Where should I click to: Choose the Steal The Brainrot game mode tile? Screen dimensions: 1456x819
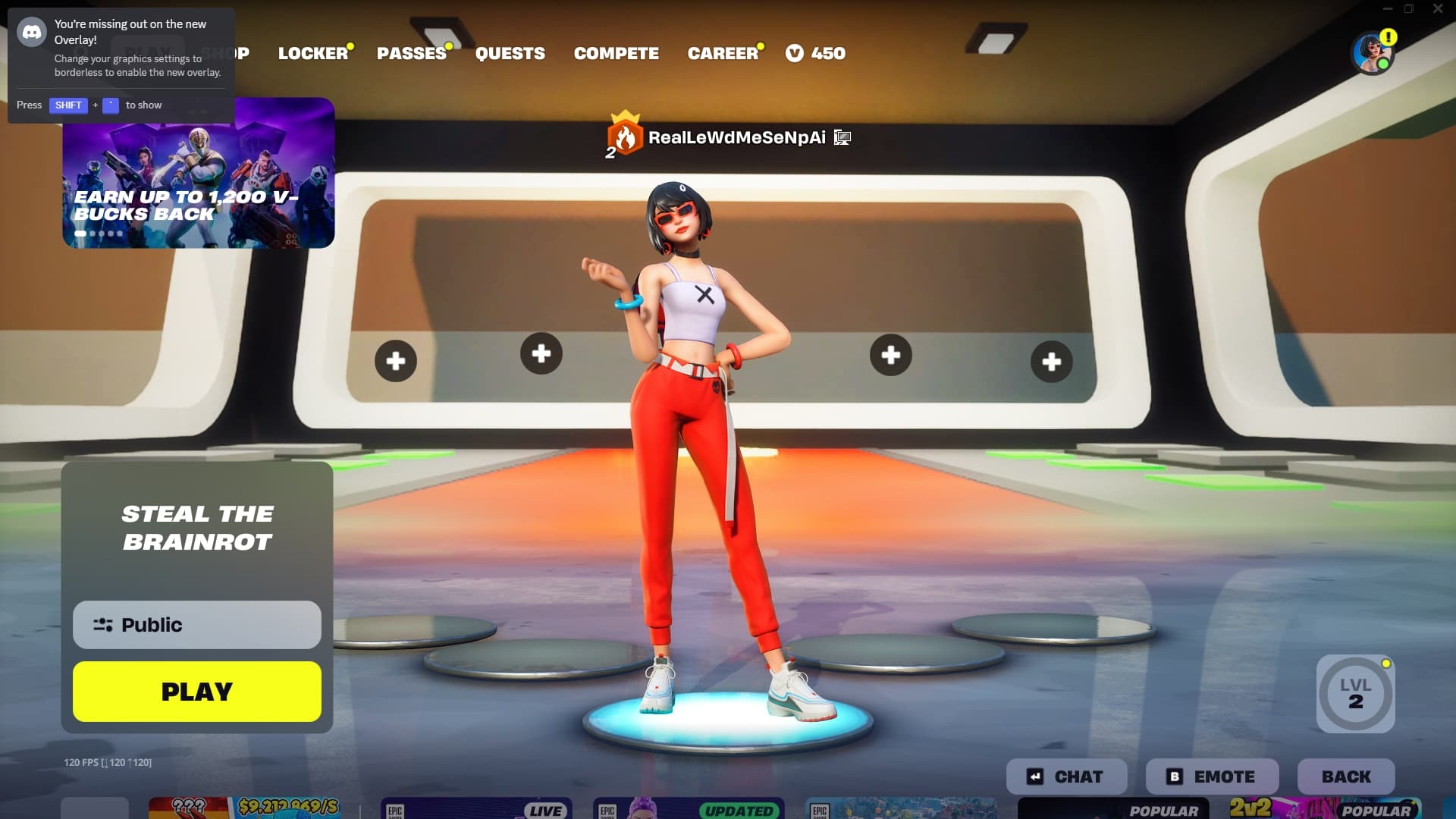(197, 528)
